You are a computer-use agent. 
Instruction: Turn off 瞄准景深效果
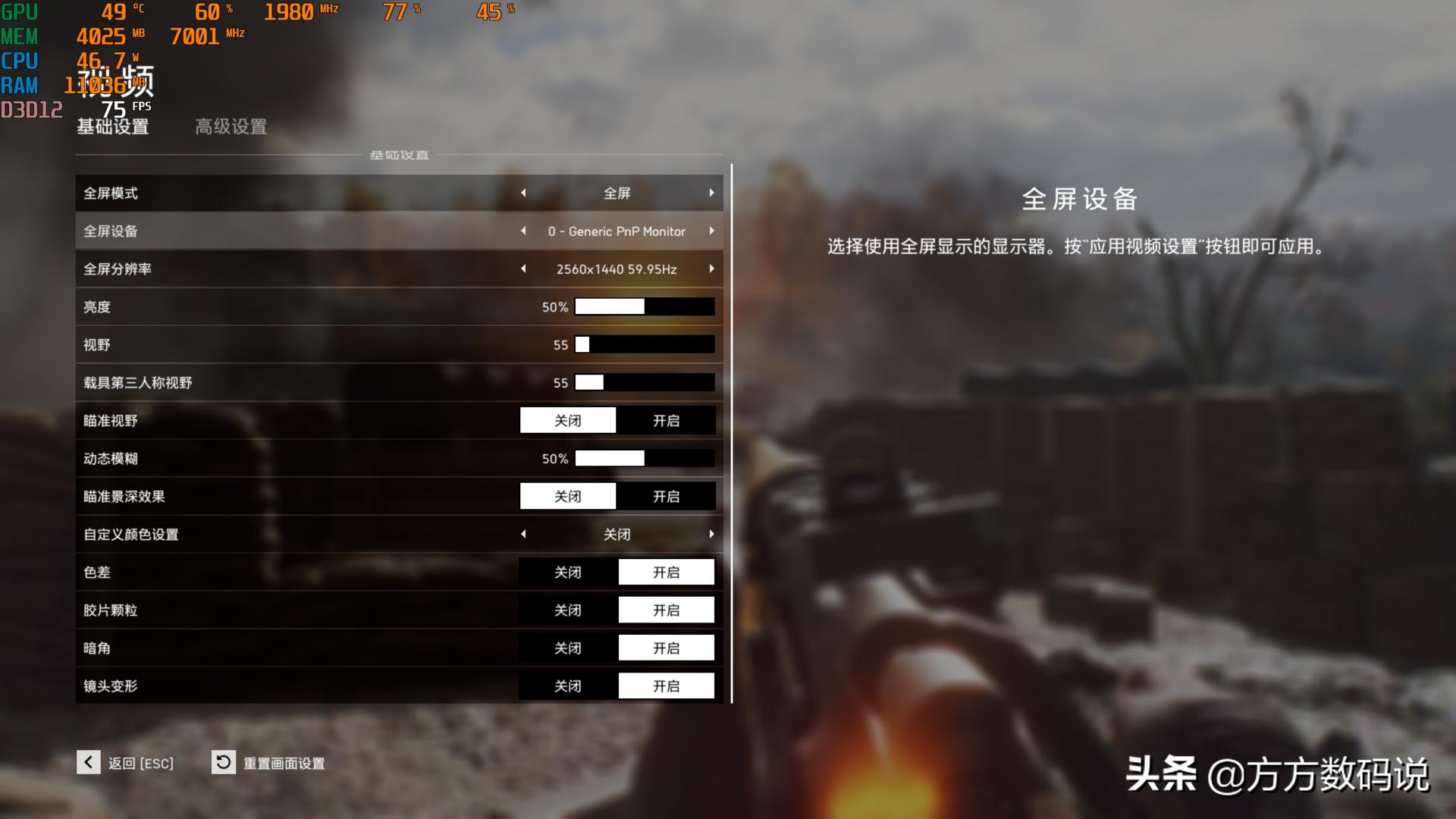click(568, 496)
